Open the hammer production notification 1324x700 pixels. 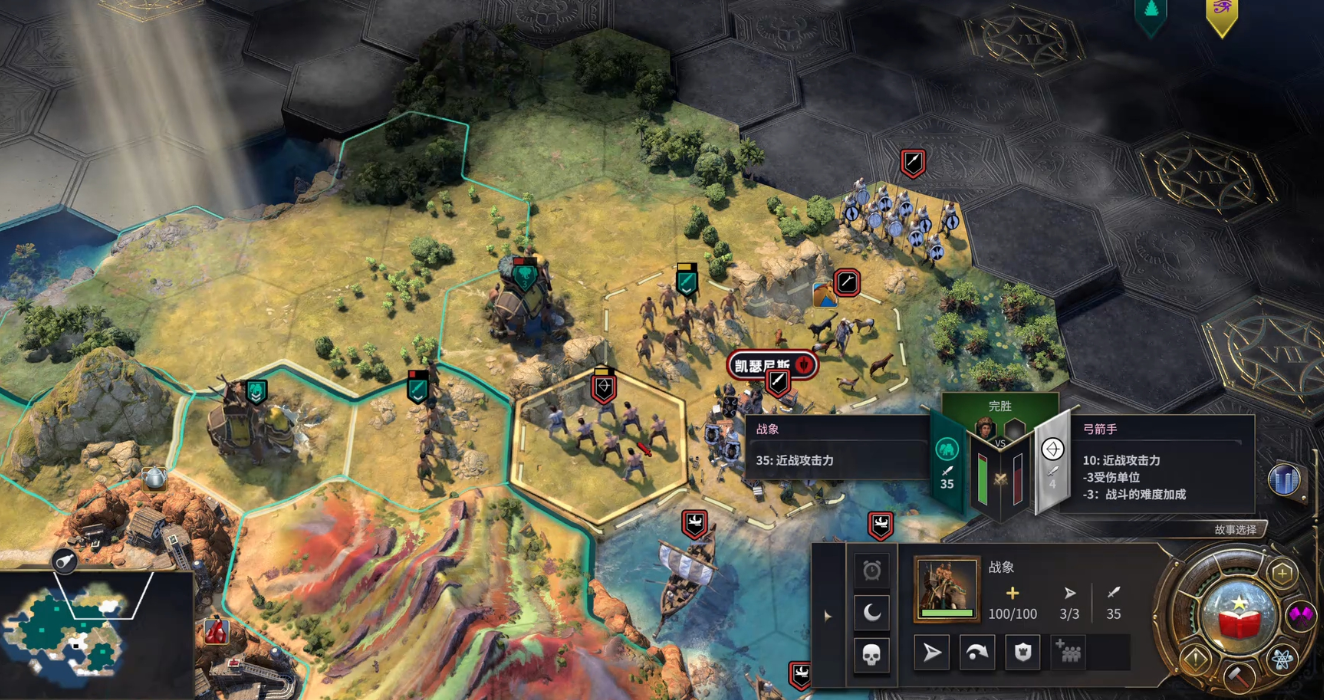1238,677
